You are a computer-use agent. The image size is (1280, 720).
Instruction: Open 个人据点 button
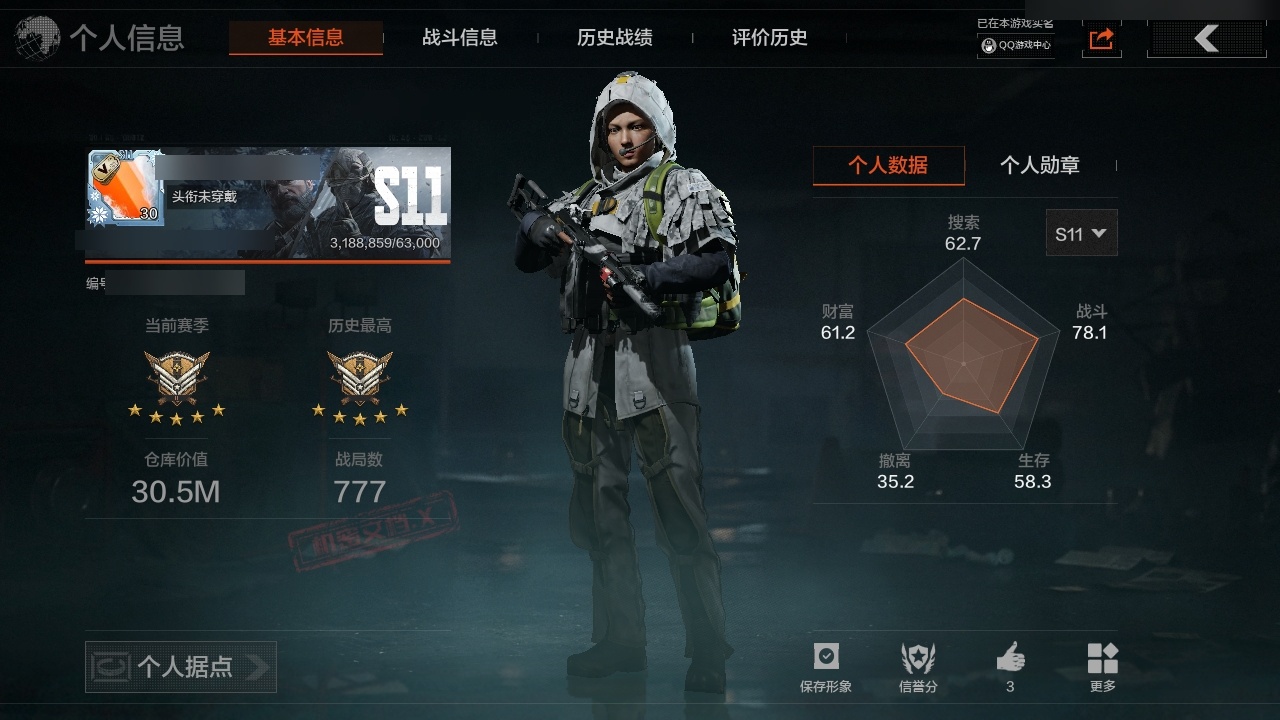(x=181, y=667)
